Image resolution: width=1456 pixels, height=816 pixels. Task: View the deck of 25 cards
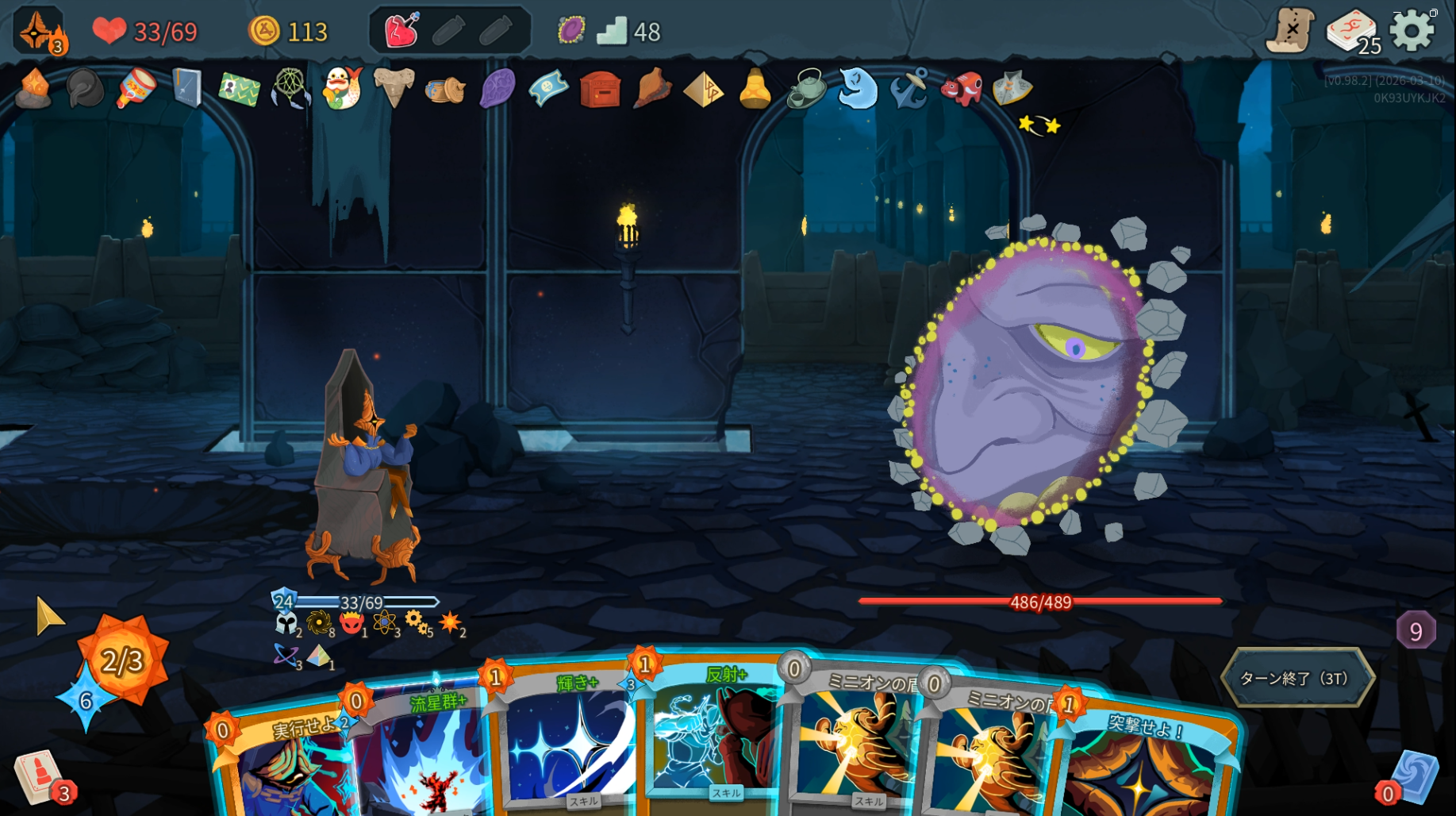[1351, 32]
